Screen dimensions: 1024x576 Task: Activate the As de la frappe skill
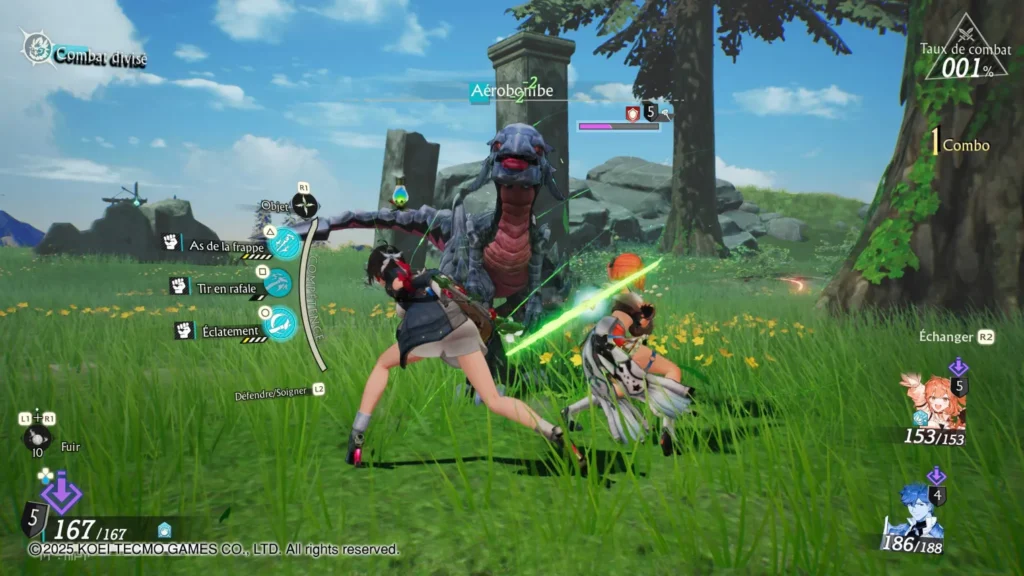pyautogui.click(x=285, y=241)
